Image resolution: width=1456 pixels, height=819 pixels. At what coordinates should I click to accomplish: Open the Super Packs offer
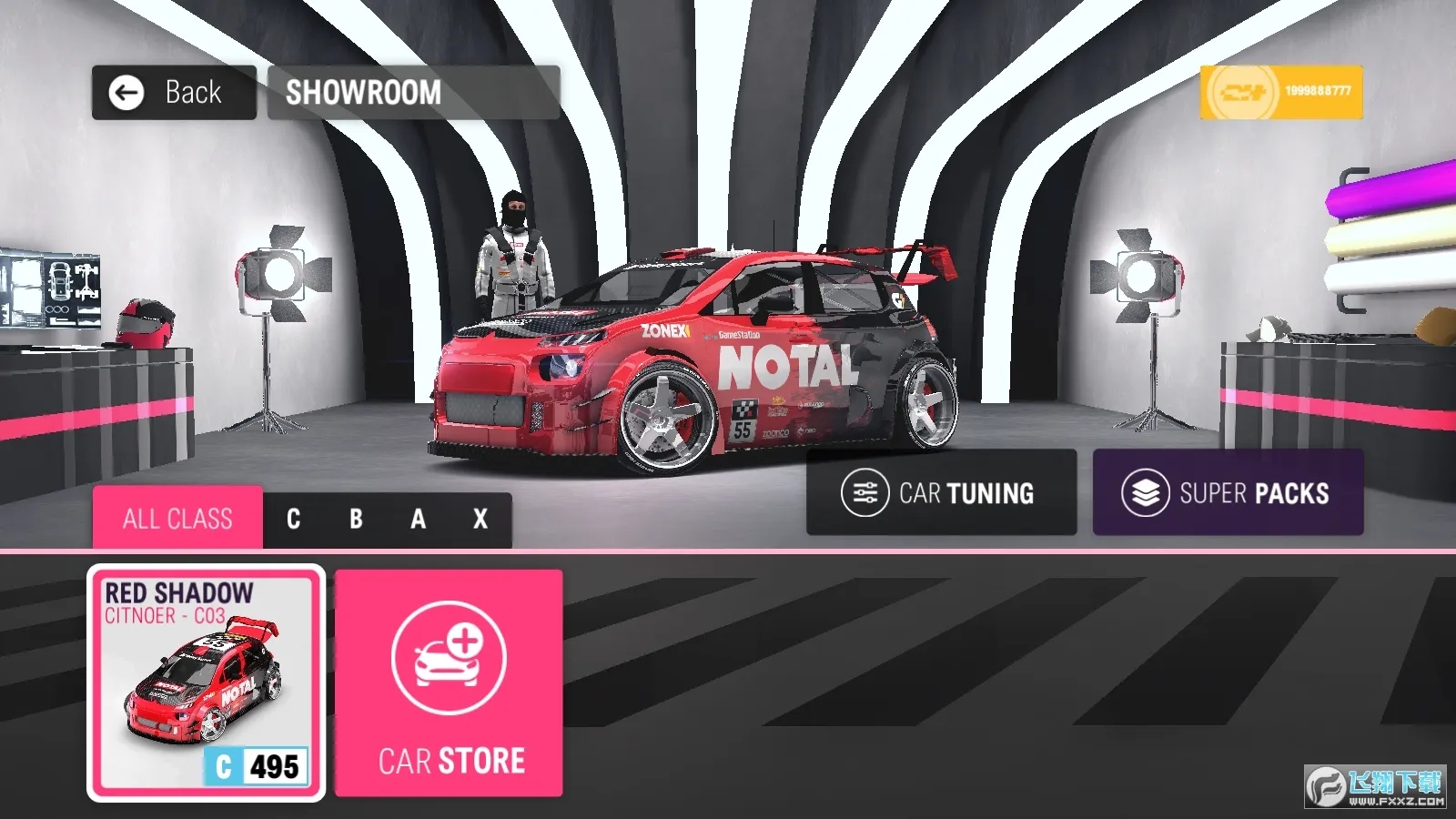point(1228,492)
